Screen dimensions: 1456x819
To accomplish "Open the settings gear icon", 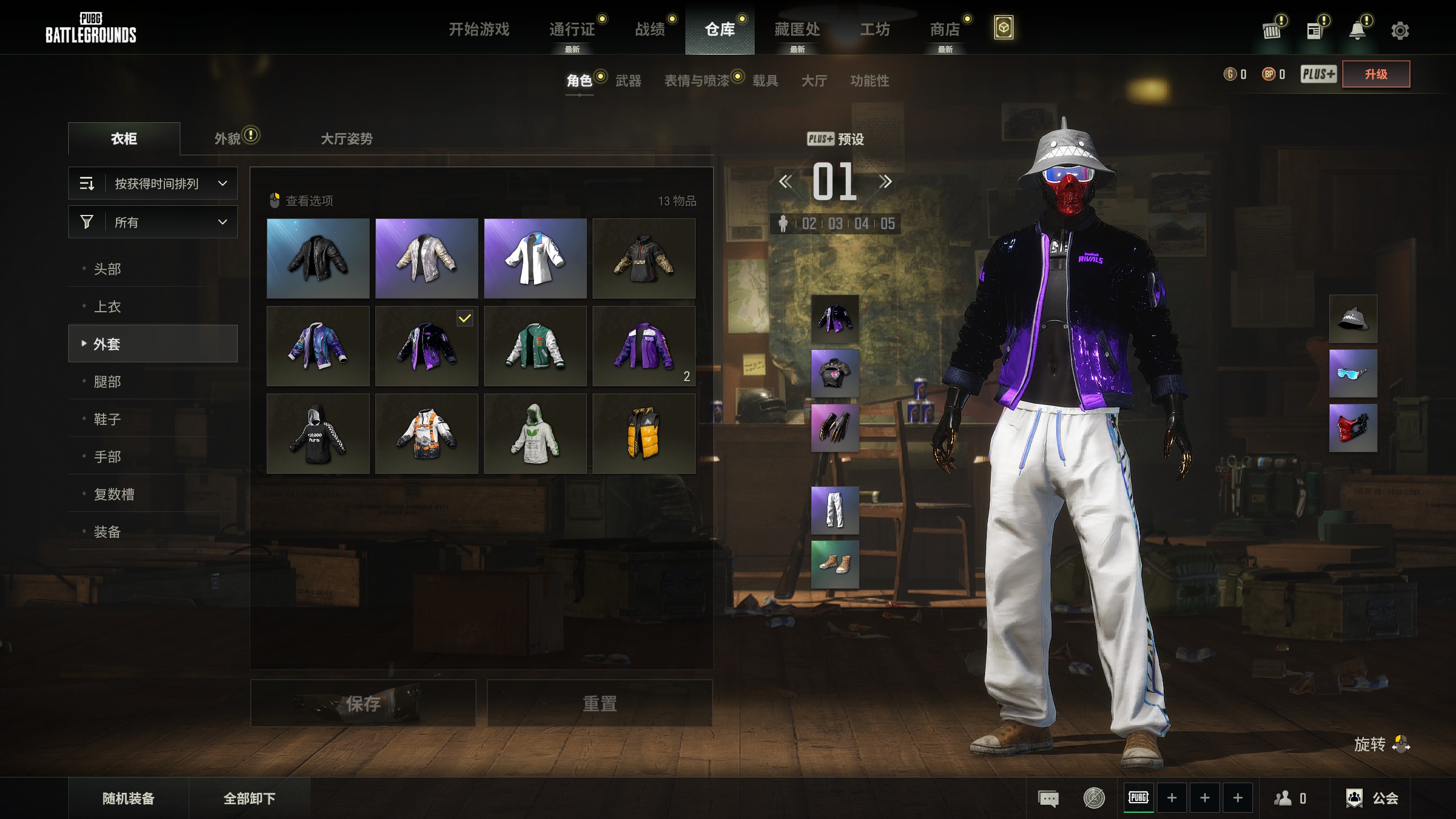I will click(1400, 31).
